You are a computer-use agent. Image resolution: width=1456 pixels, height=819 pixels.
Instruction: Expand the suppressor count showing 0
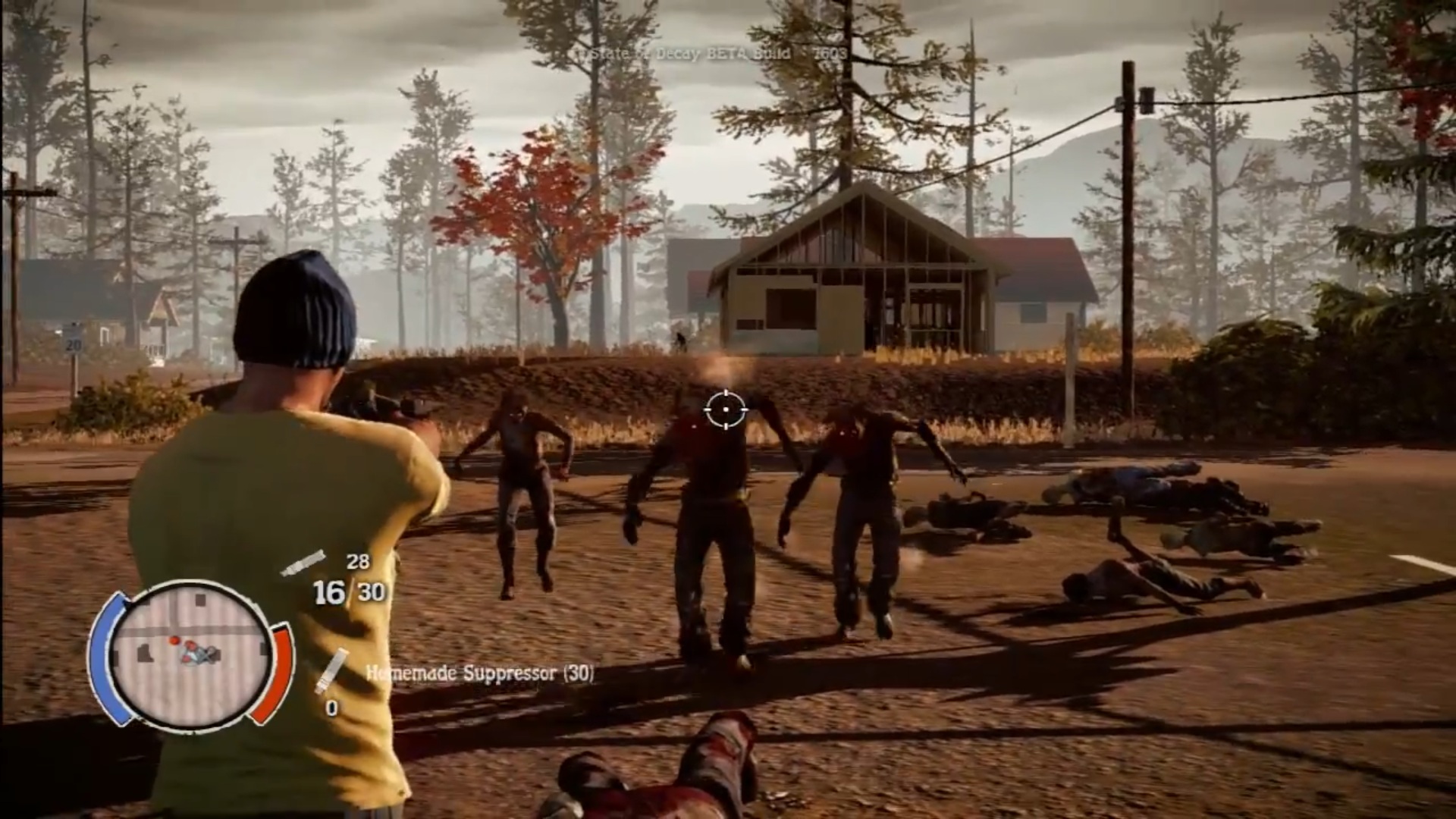pos(331,707)
